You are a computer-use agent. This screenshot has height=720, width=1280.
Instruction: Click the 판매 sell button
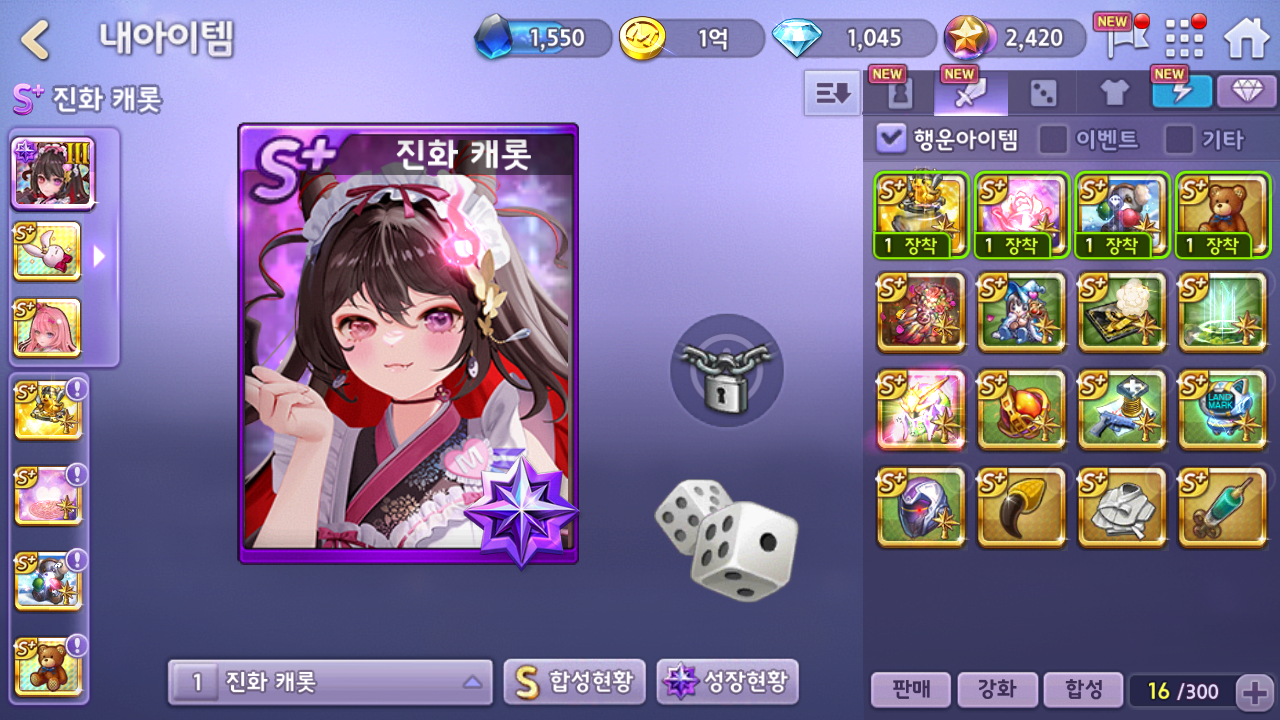[x=909, y=689]
